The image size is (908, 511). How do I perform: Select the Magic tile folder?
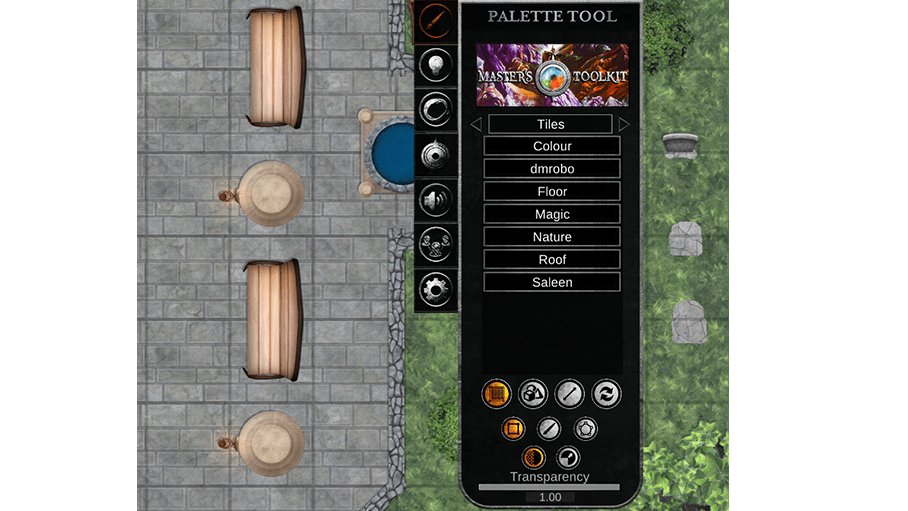pyautogui.click(x=552, y=214)
